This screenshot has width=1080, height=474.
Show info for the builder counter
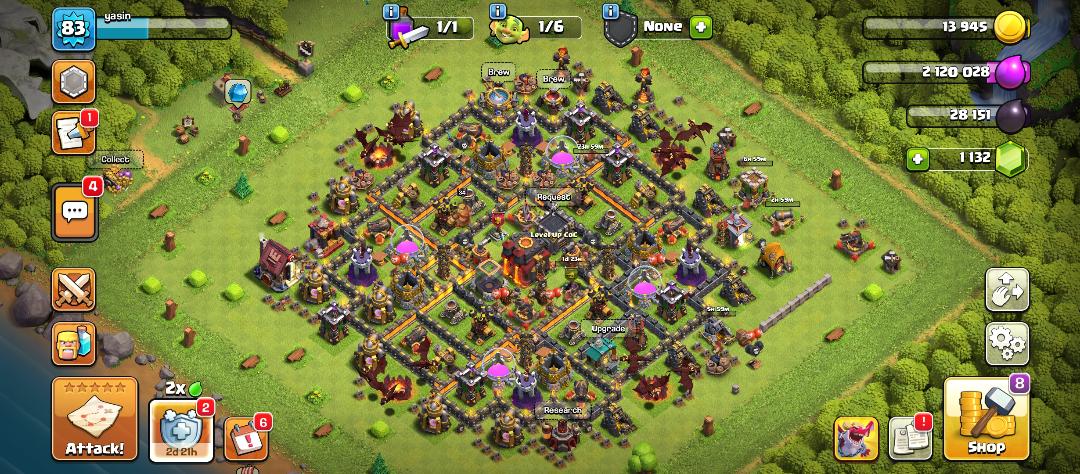pyautogui.click(x=498, y=12)
